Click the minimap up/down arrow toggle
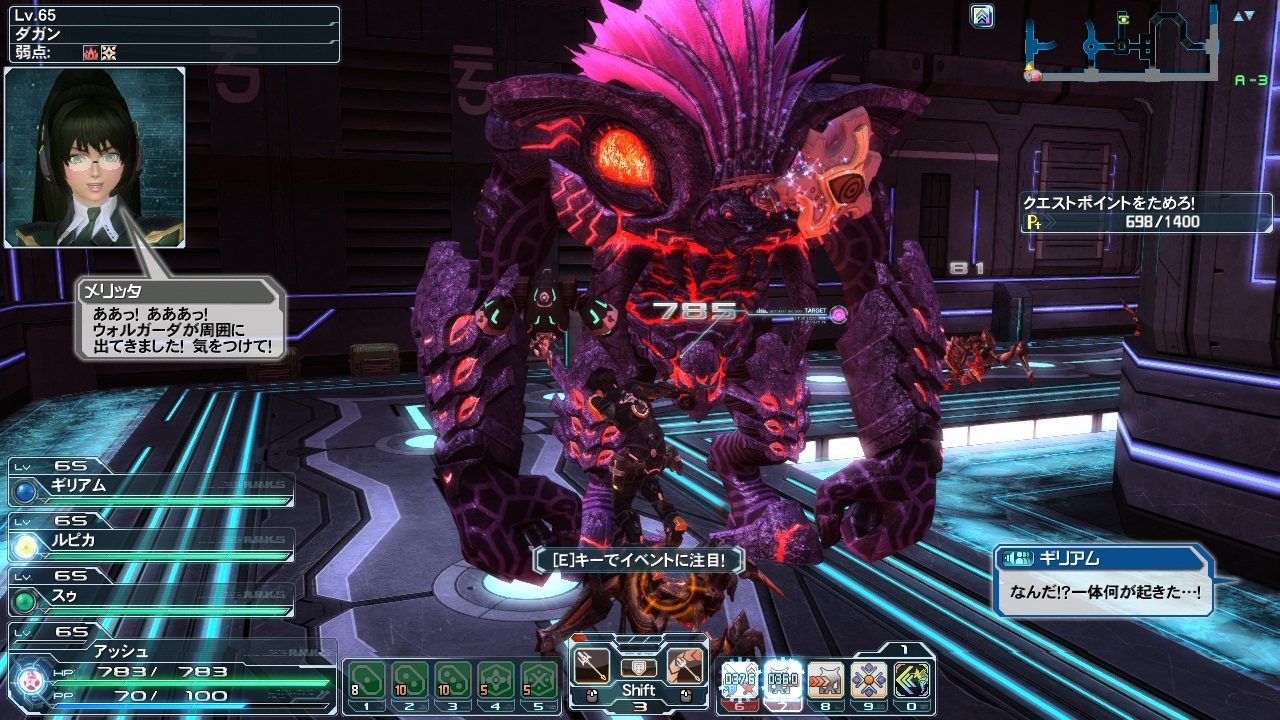This screenshot has width=1280, height=720. pos(1243,16)
